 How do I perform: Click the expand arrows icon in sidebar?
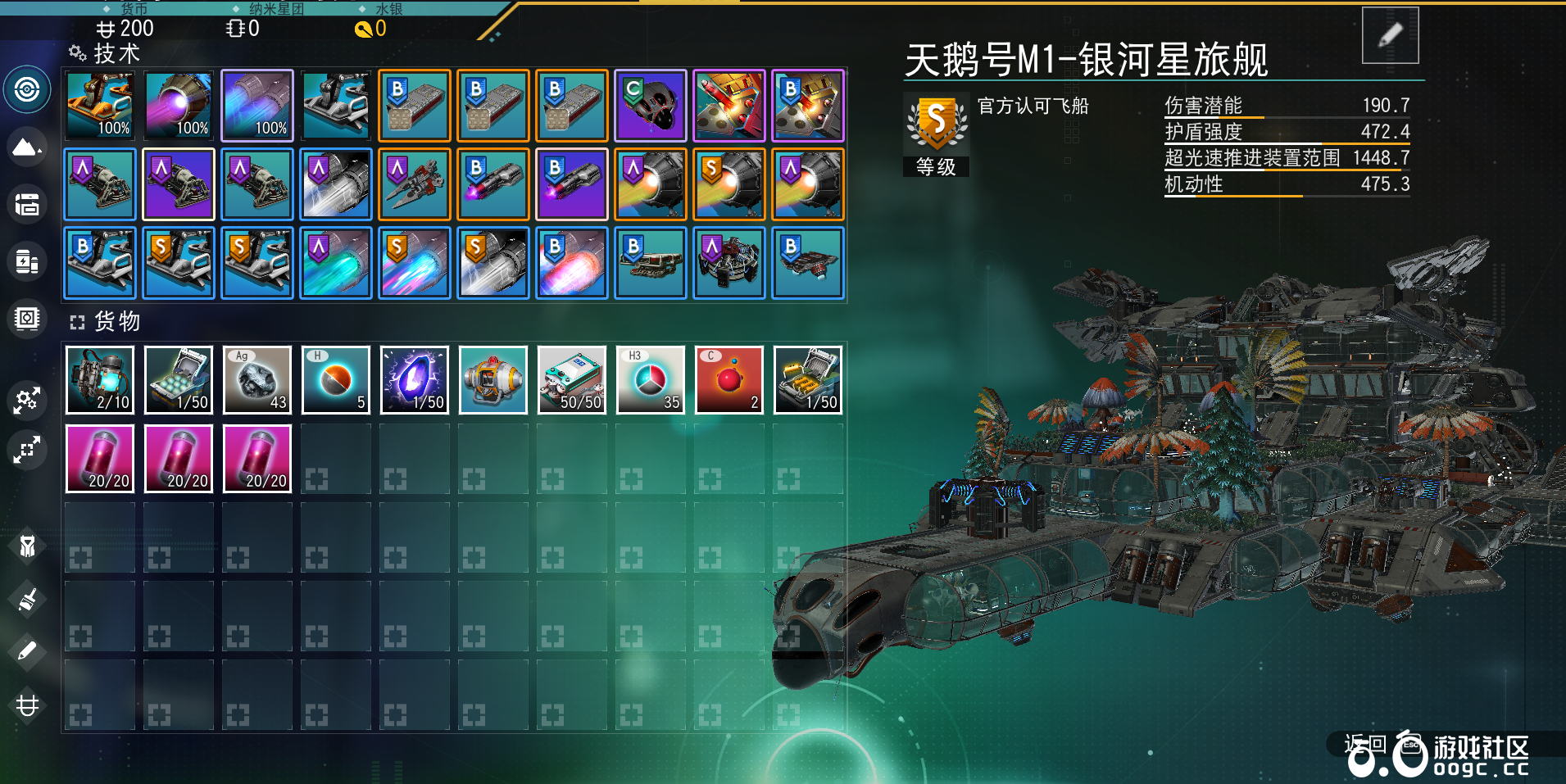tap(27, 450)
